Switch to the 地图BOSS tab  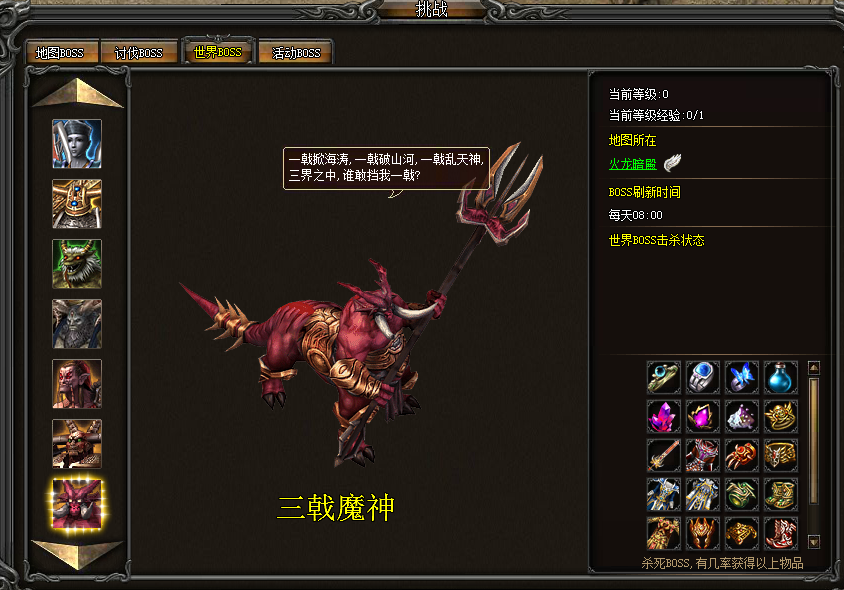pos(60,53)
